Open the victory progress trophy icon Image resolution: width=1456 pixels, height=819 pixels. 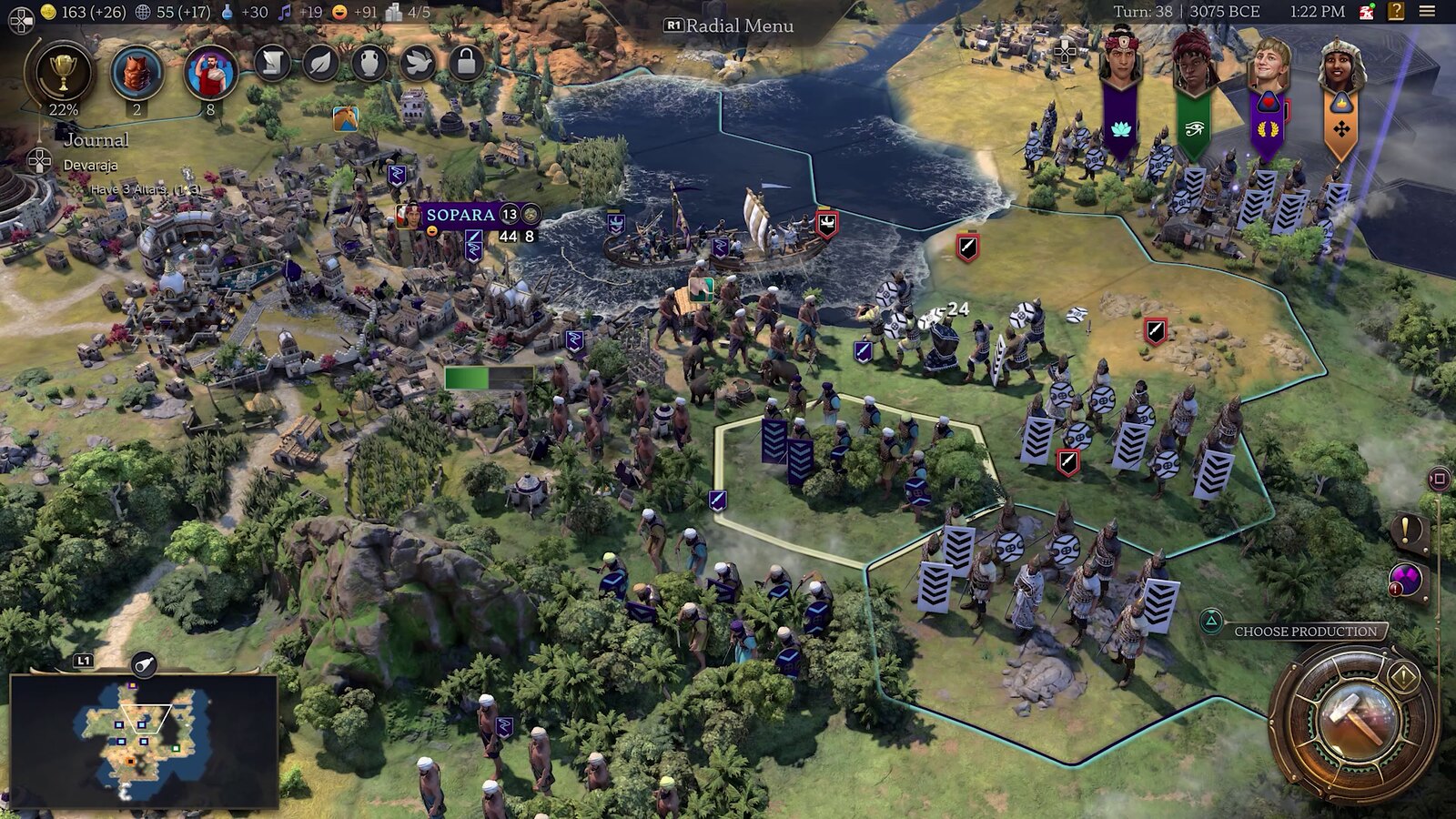[x=63, y=75]
